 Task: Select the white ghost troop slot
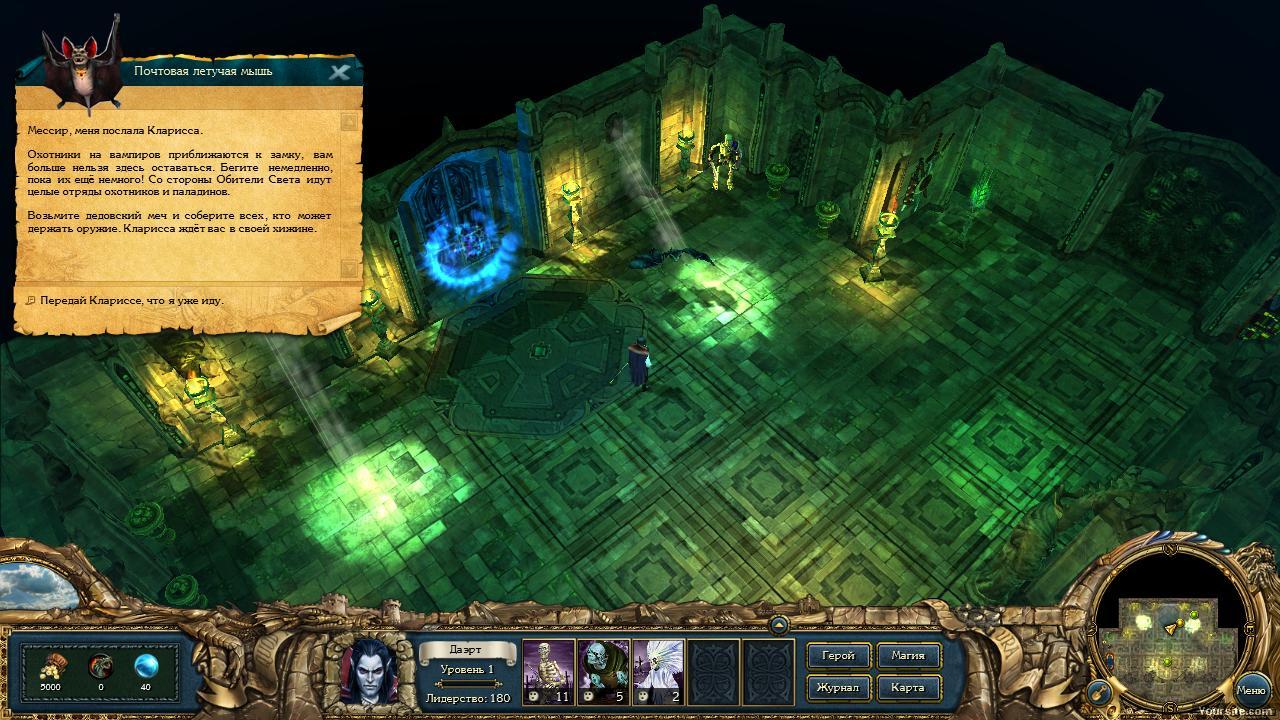click(658, 670)
